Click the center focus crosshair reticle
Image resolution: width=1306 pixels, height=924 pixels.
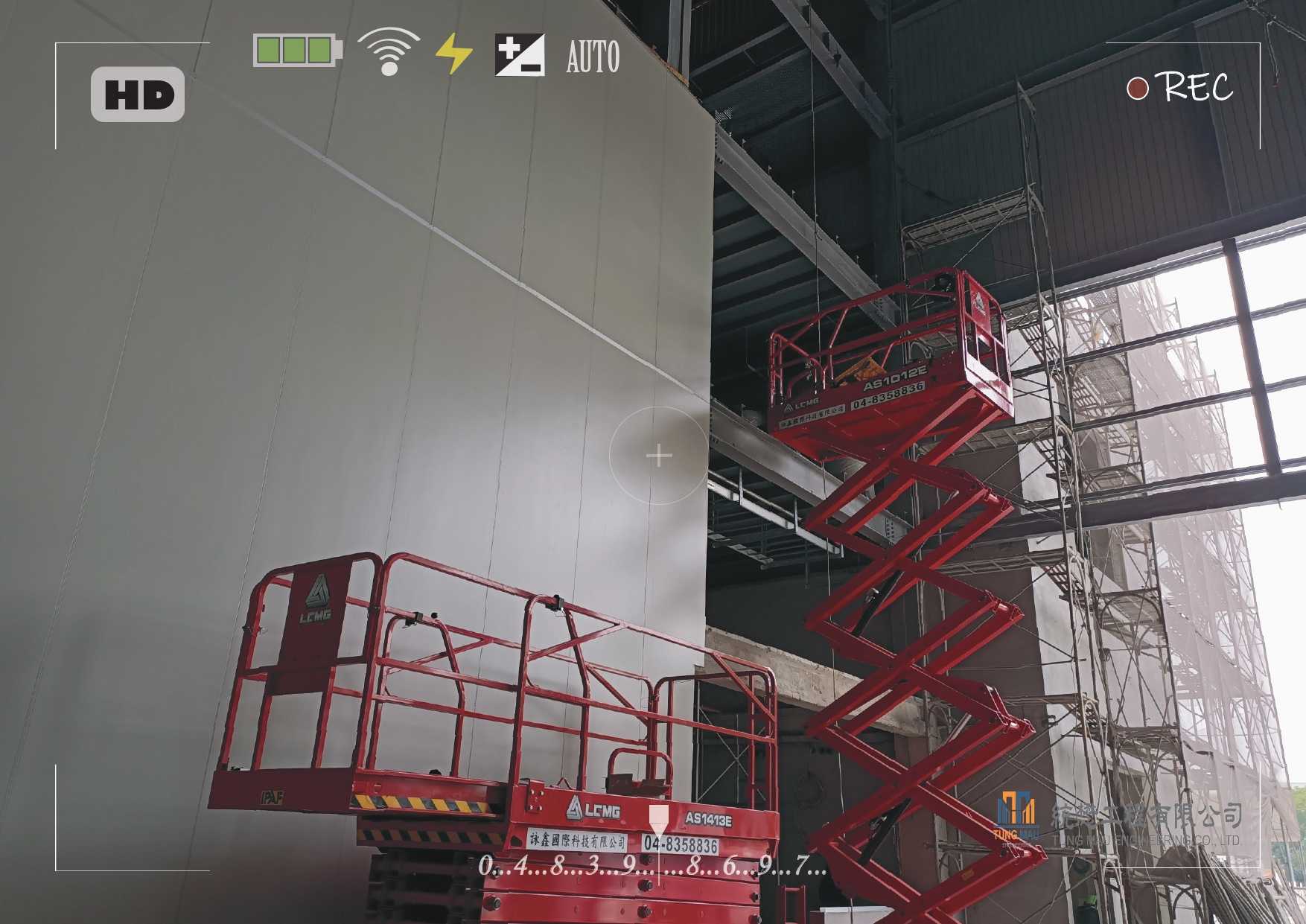(x=659, y=456)
